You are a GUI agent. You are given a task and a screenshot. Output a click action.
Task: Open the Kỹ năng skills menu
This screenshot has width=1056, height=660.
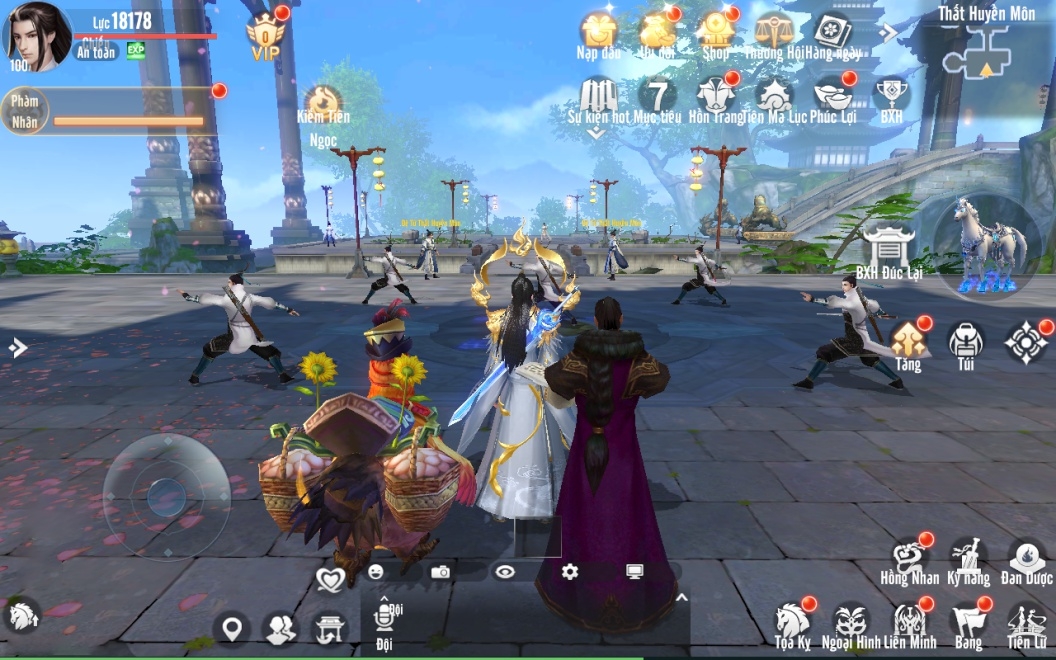click(968, 558)
